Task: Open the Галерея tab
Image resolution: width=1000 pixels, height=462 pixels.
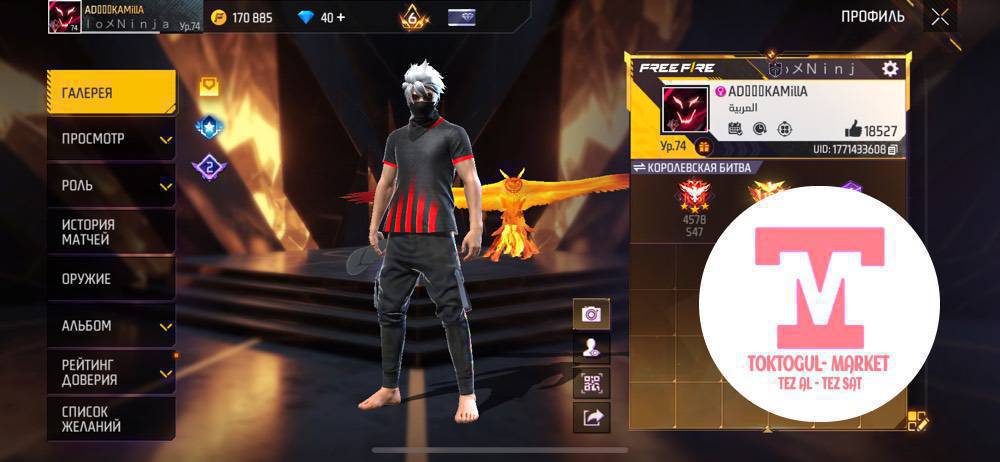Action: pos(110,93)
